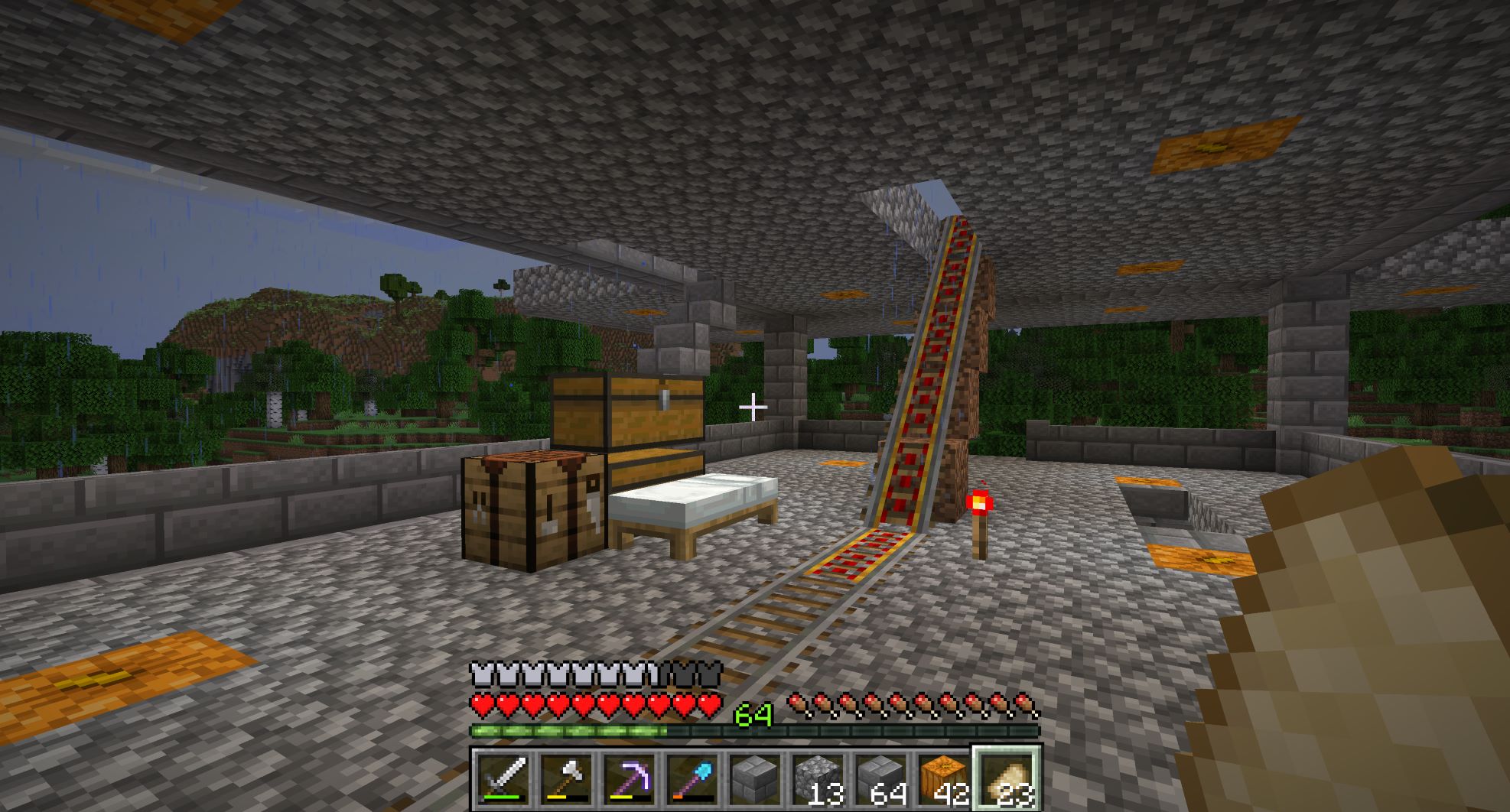
Task: Select the stone bricks slot without a count
Action: coord(755,779)
